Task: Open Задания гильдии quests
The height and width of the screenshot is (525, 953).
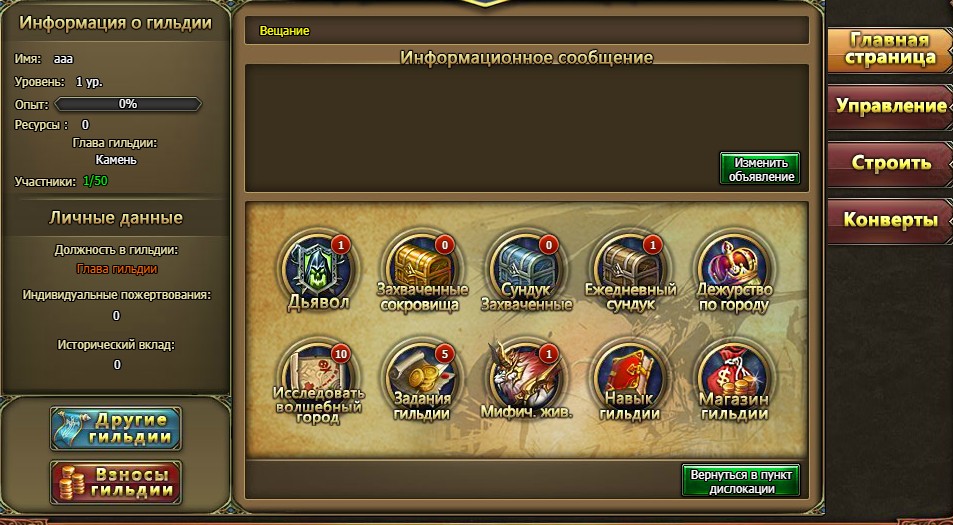Action: point(422,380)
